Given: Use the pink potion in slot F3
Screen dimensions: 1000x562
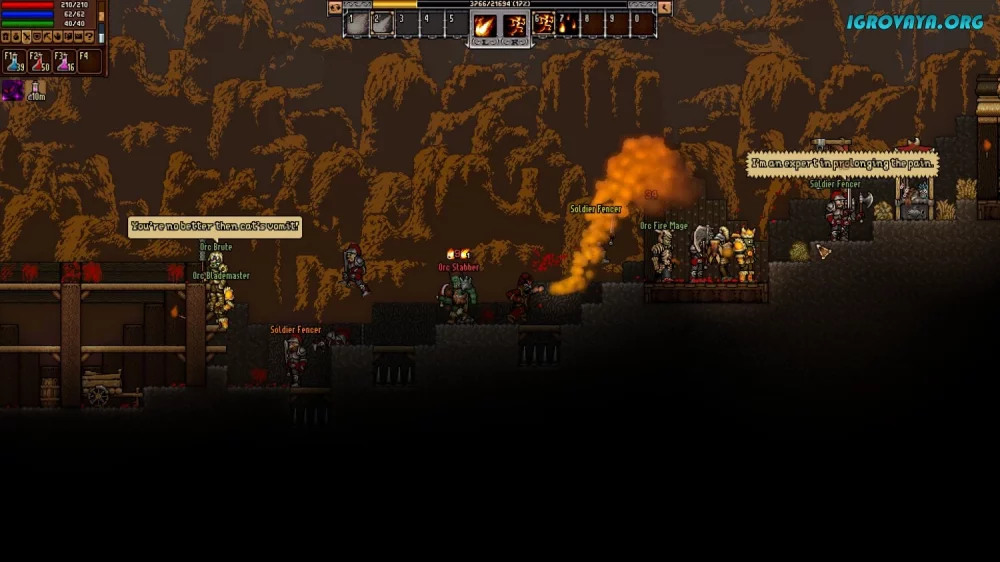Looking at the screenshot, I should 65,62.
